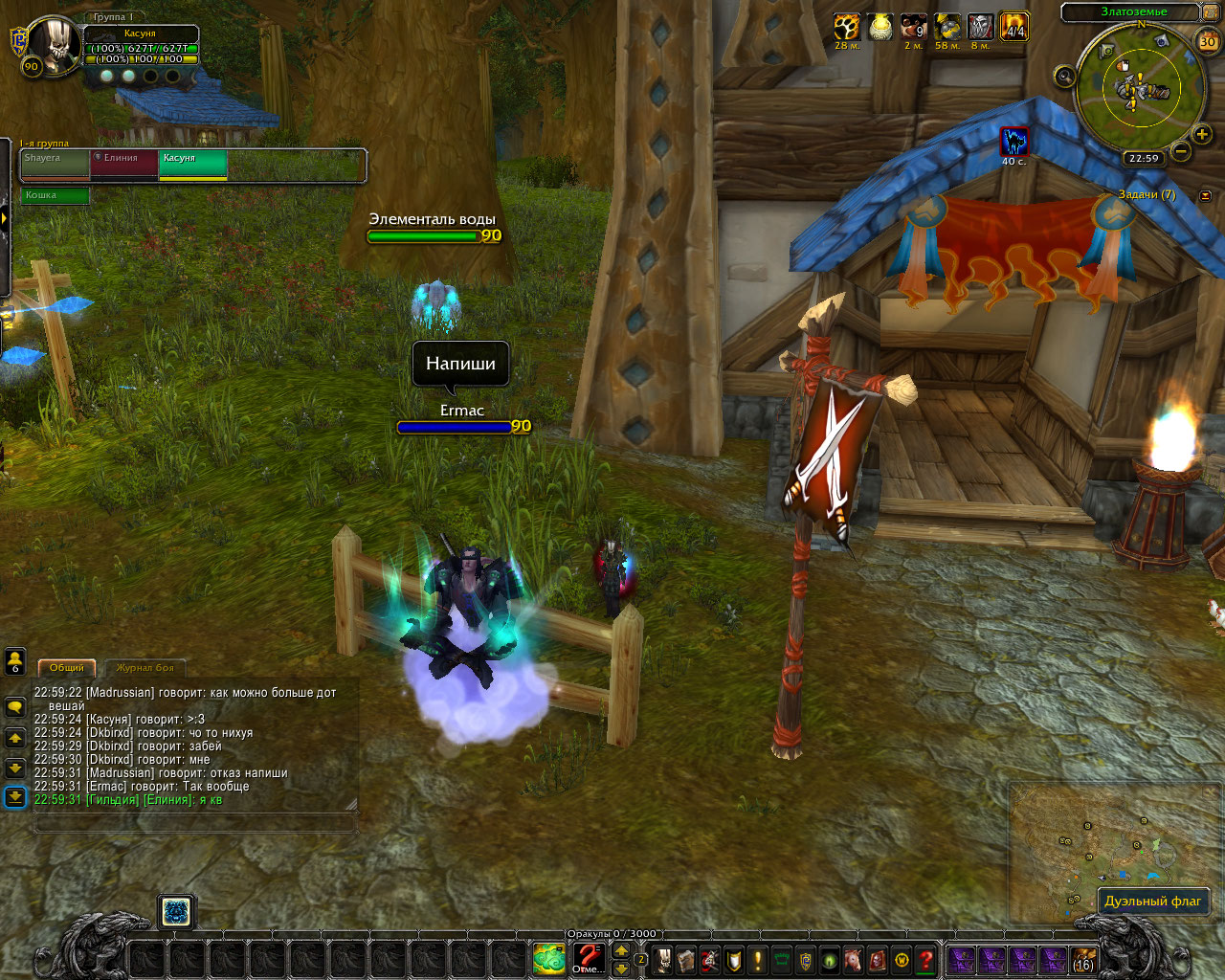Viewport: 1225px width, 980px height.
Task: Open the quest log exclamation mark button
Action: [x=758, y=959]
